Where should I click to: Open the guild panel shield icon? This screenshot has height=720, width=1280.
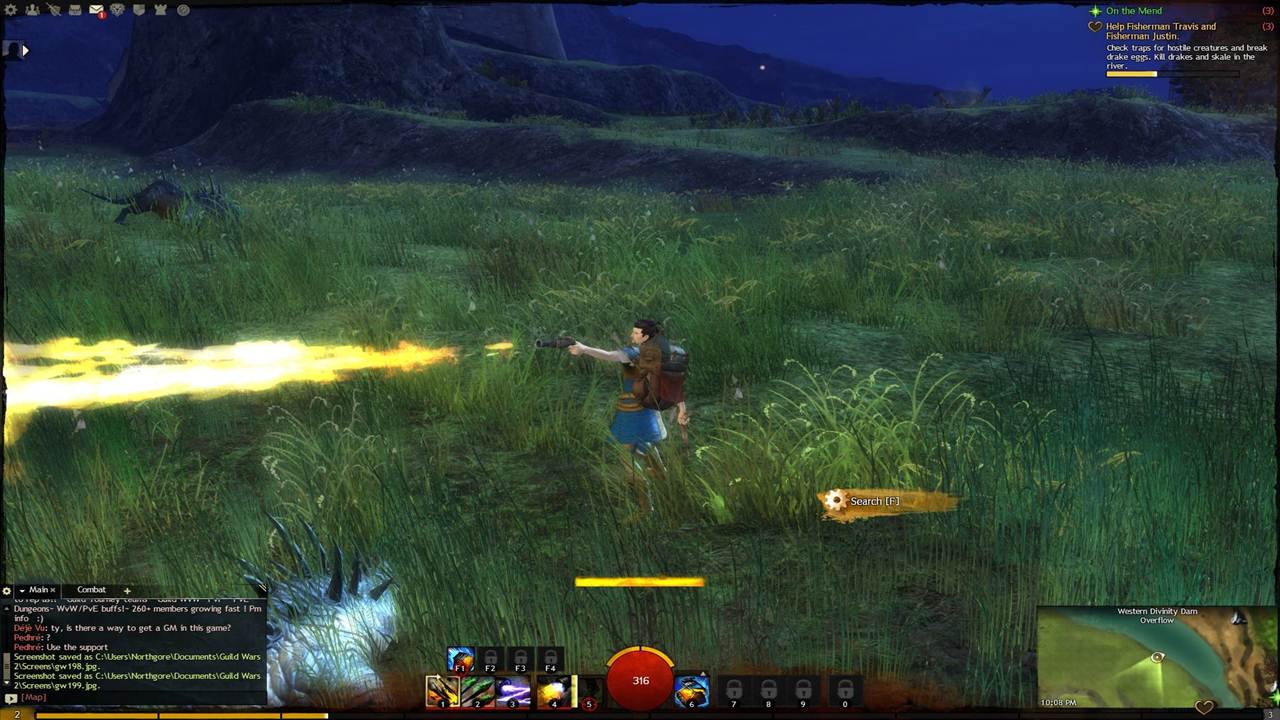pyautogui.click(x=138, y=10)
